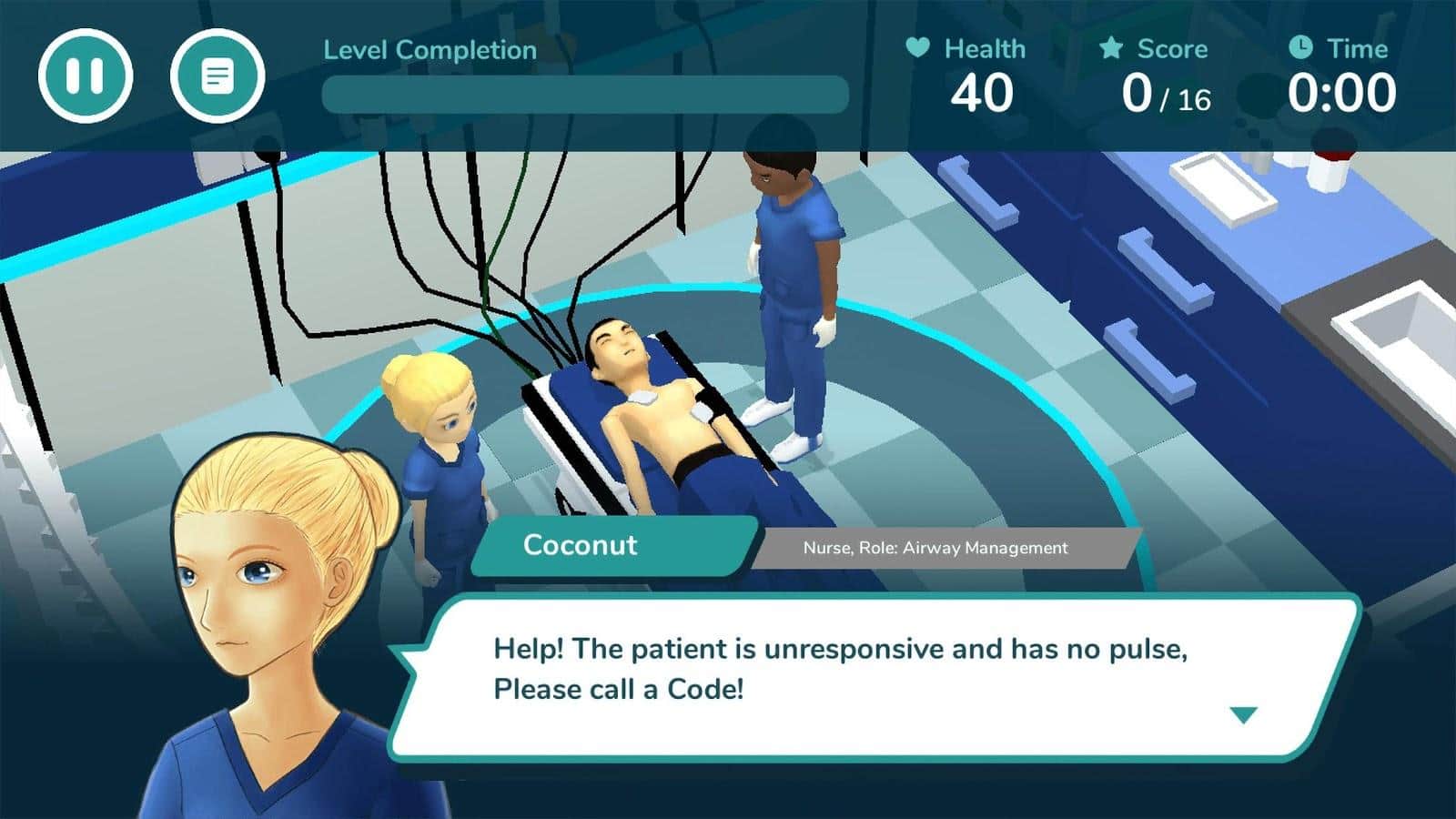The image size is (1456, 819).
Task: Click the clock icon beside Time
Action: coord(1301,49)
